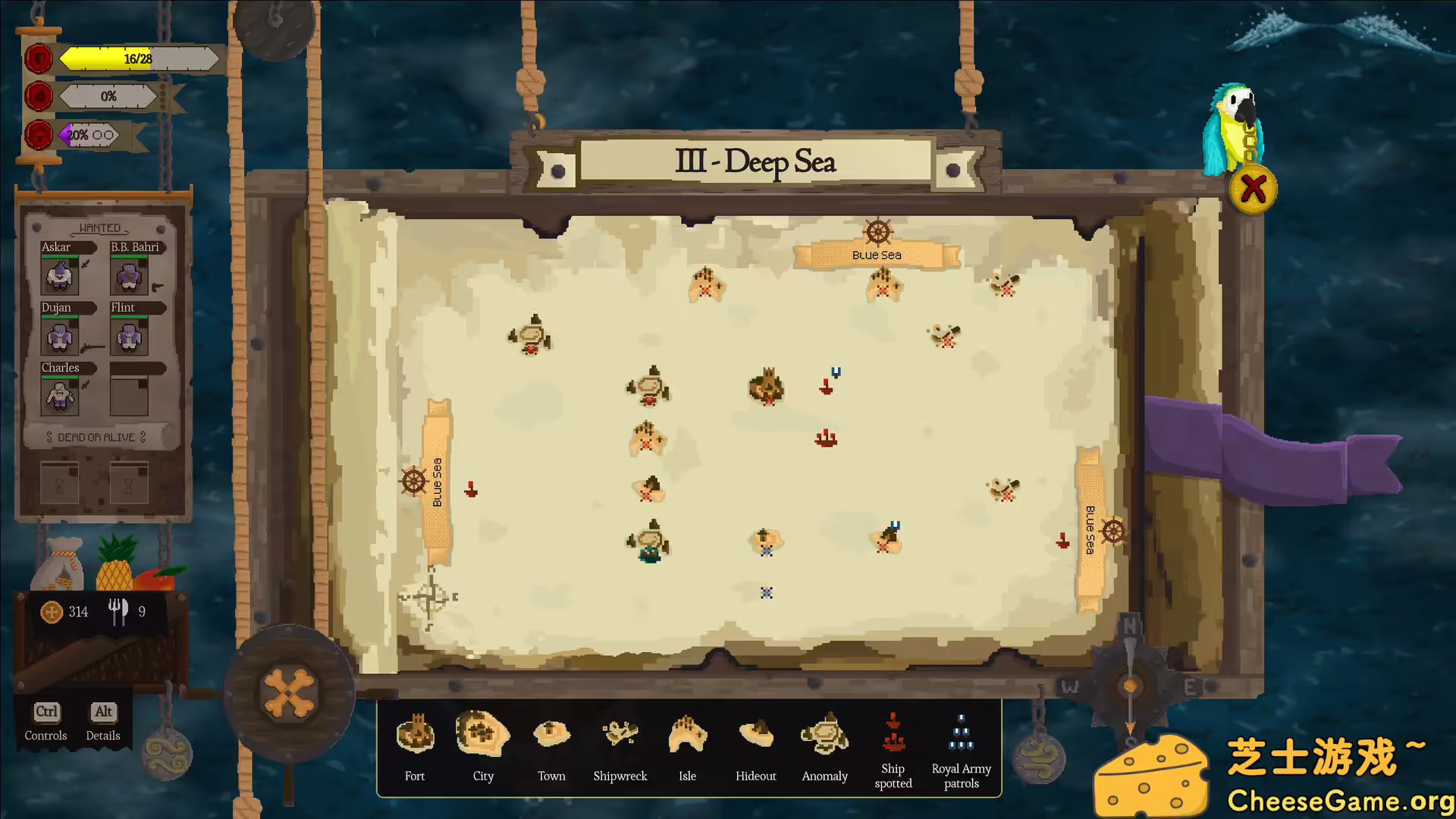Image resolution: width=1456 pixels, height=819 pixels.
Task: Click the yellow 16/28 progress bar
Action: [x=136, y=58]
